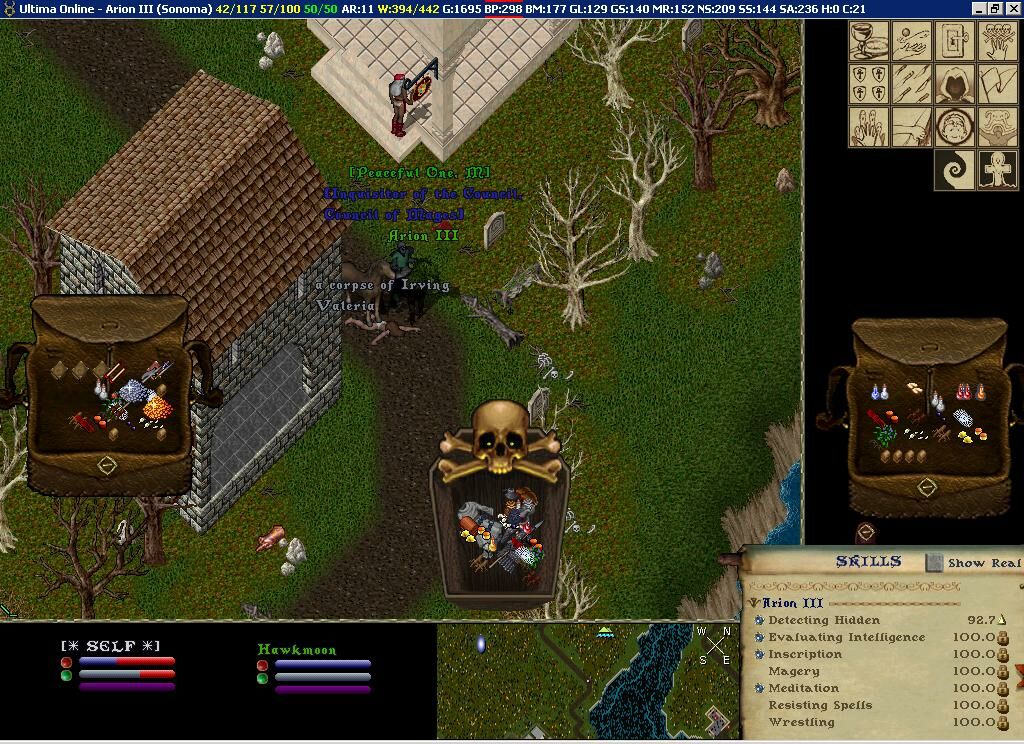Toggle the Magery skill lock
The width and height of the screenshot is (1024, 744).
click(x=1003, y=671)
